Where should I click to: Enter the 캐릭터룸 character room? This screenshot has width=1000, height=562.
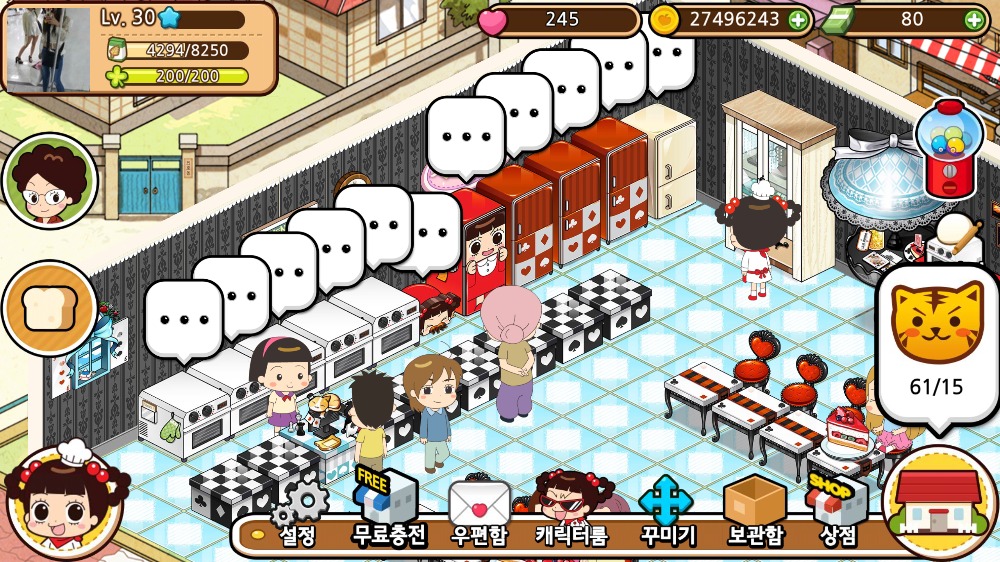pyautogui.click(x=571, y=510)
